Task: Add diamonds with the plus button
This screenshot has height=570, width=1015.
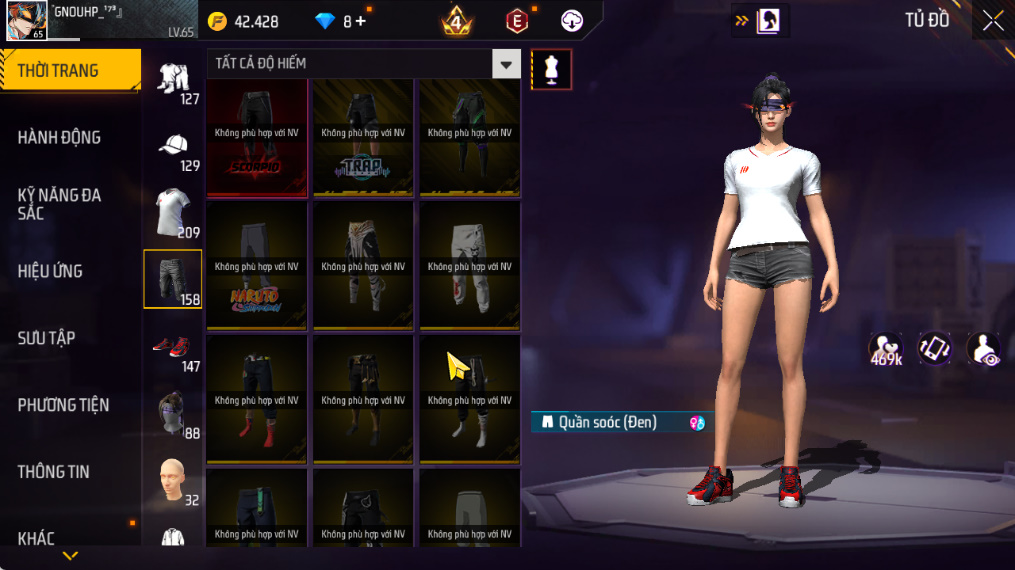Action: click(361, 21)
